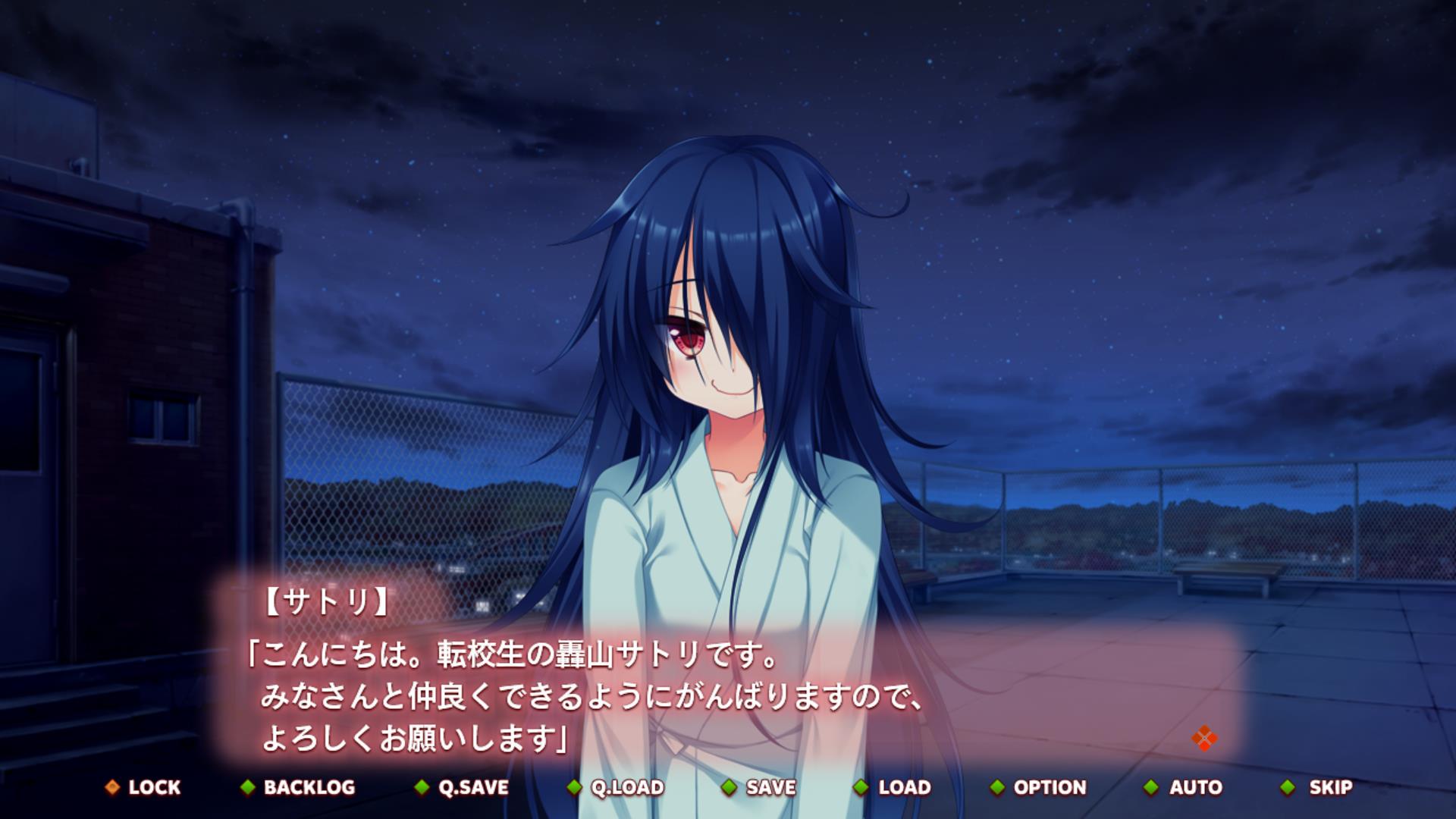
Task: Open the SAVE menu
Action: (x=760, y=787)
